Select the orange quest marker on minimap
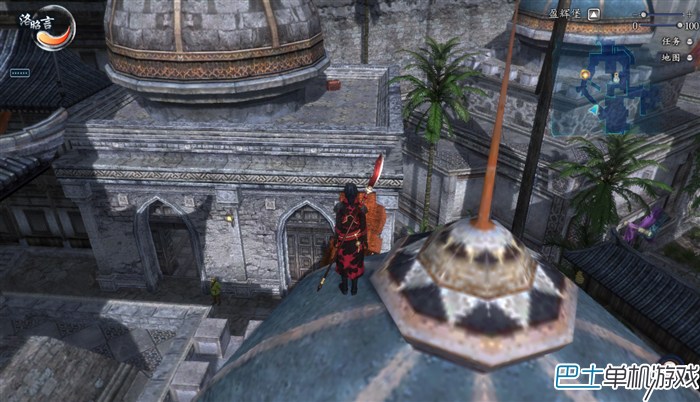This screenshot has height=402, width=700. [x=583, y=75]
